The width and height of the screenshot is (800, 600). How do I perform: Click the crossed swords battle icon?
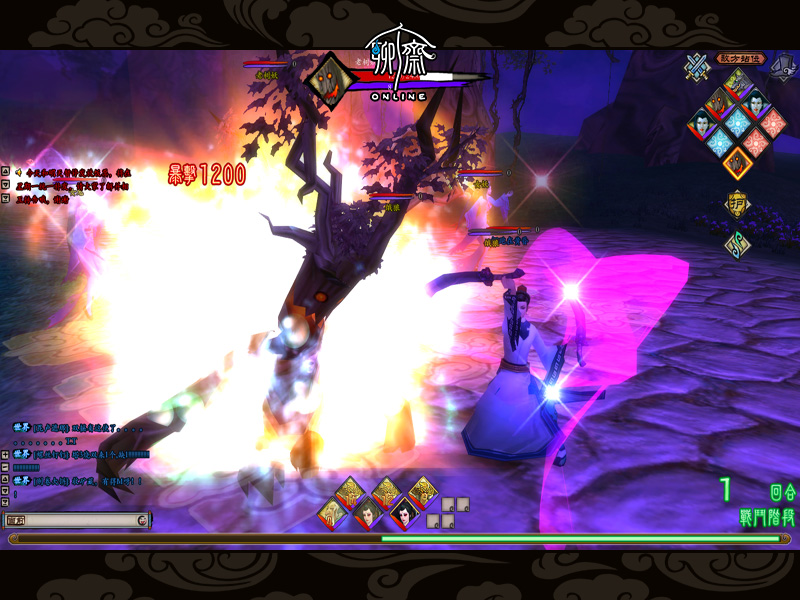[697, 66]
